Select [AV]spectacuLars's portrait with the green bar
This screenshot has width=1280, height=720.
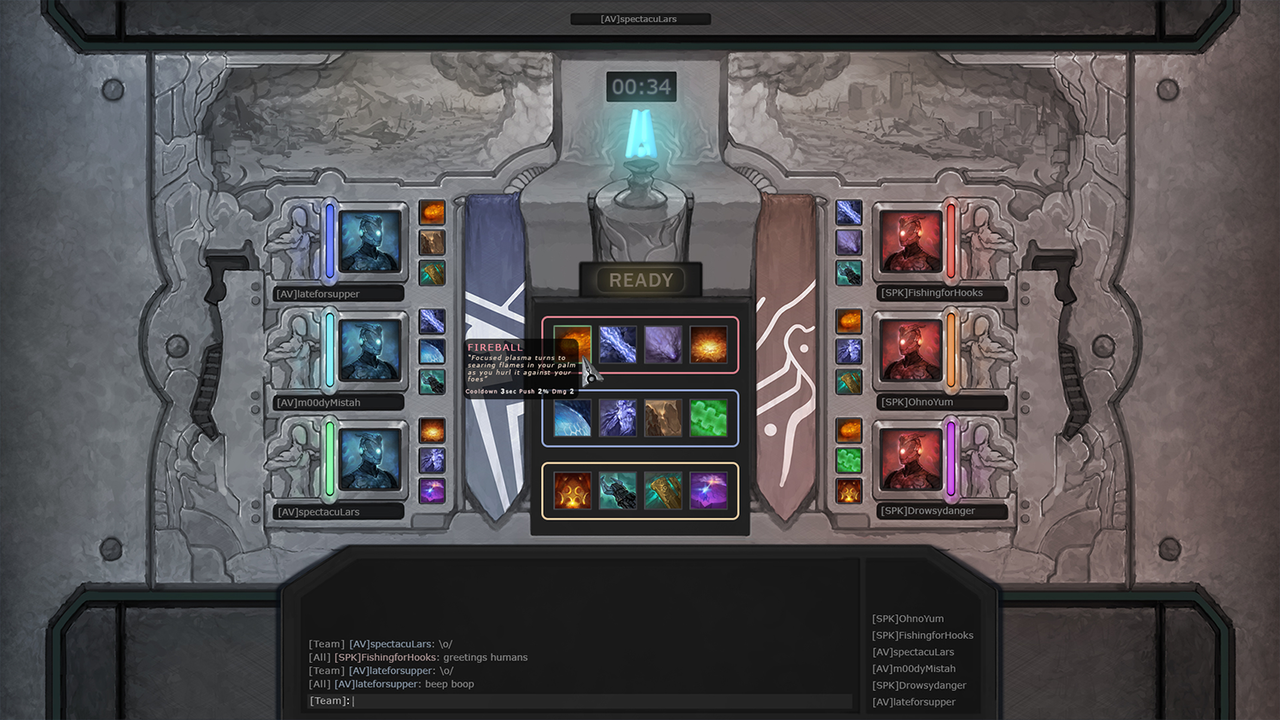(x=369, y=460)
